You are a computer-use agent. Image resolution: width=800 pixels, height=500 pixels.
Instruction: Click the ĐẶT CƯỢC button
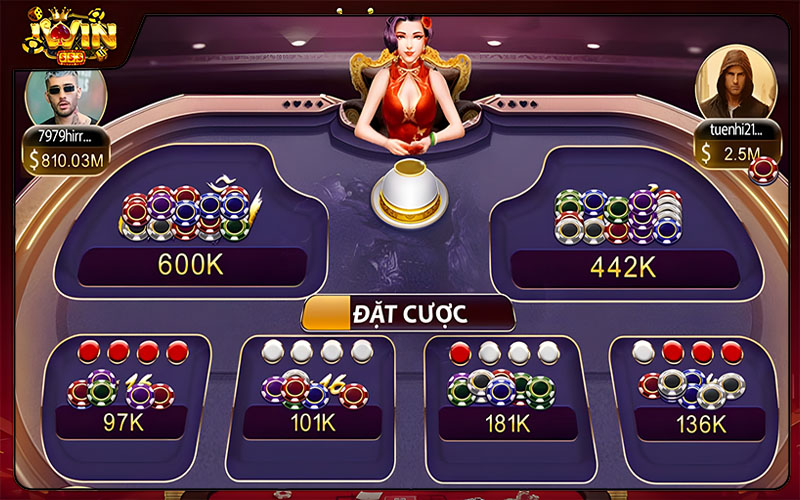409,313
